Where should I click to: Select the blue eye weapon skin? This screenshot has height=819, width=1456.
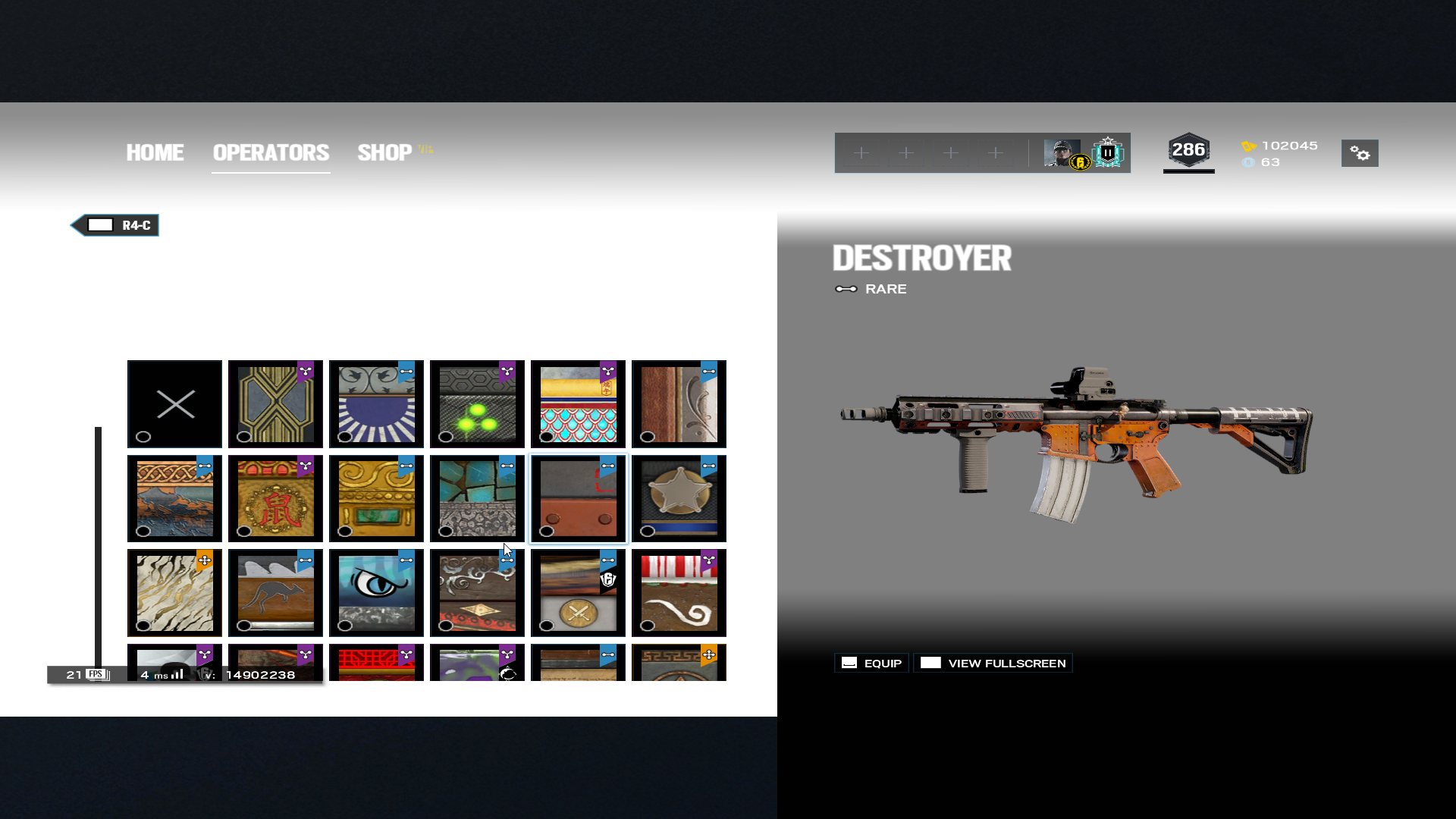(x=376, y=593)
